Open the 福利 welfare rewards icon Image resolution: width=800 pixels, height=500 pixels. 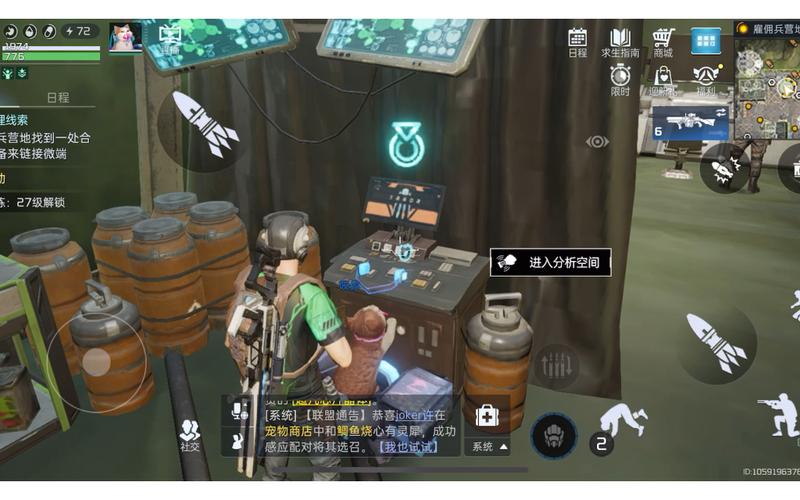pos(706,78)
